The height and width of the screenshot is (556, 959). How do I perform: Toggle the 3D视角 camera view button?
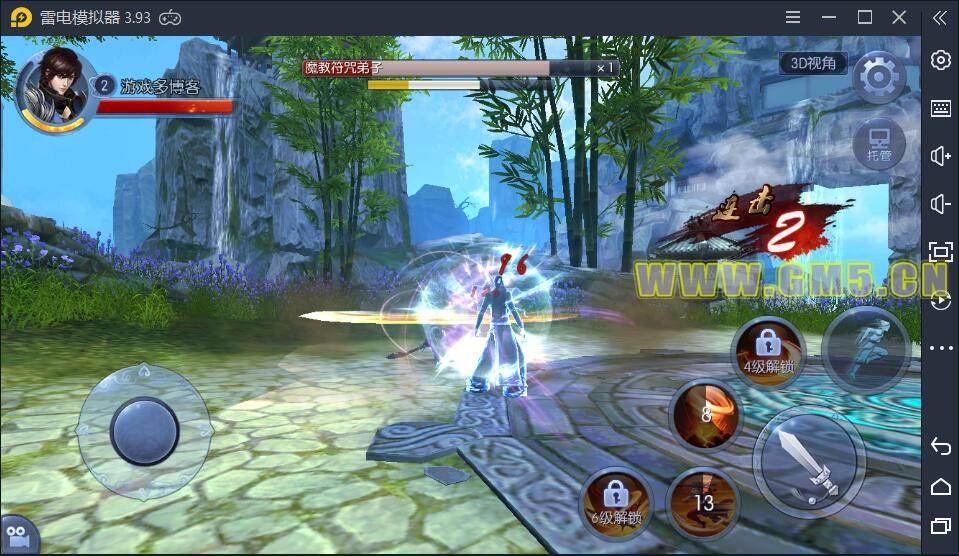813,63
